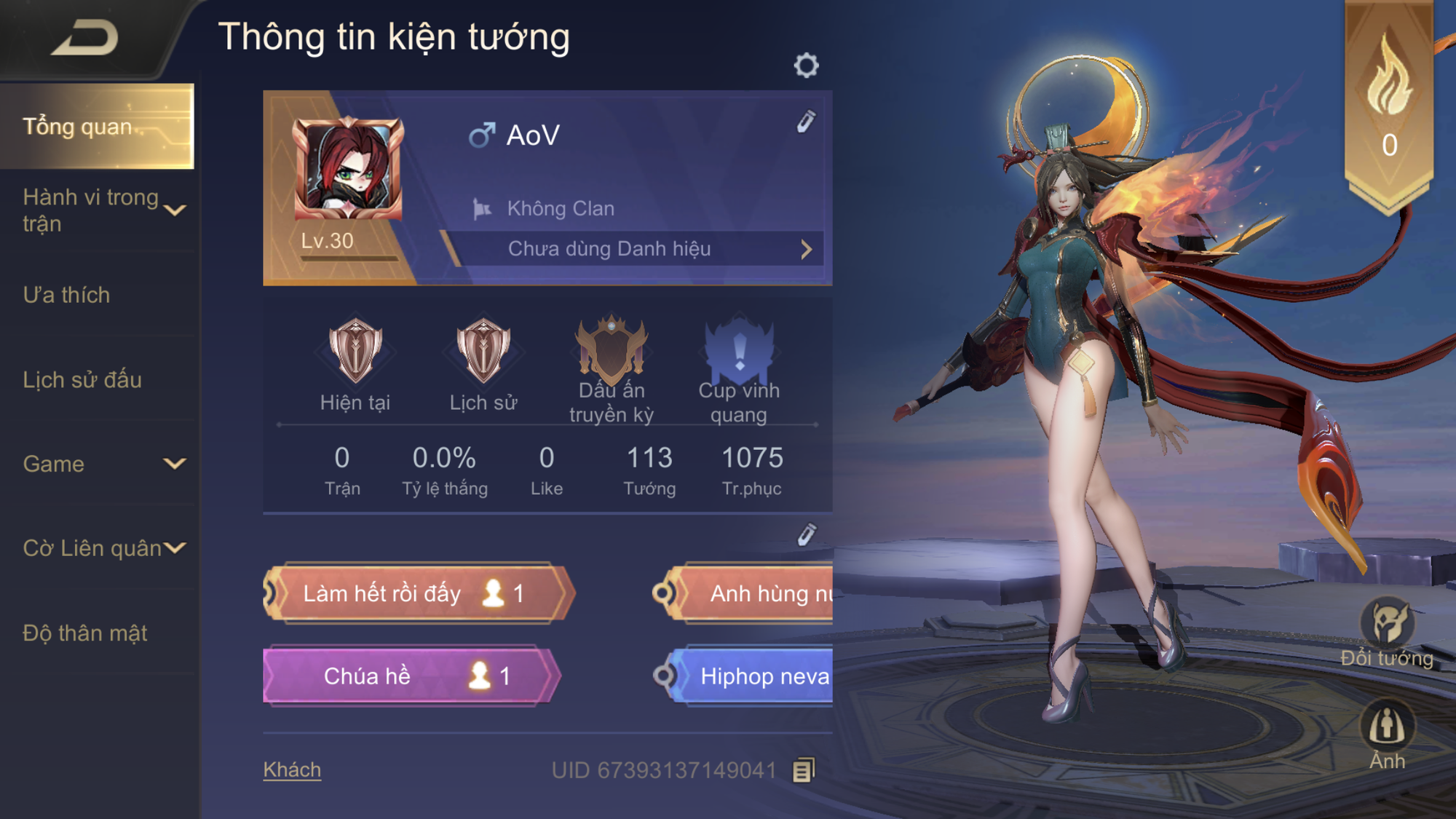Screen dimensions: 1456x819
Task: Switch to Lịch sử đấu tab
Action: pyautogui.click(x=82, y=379)
